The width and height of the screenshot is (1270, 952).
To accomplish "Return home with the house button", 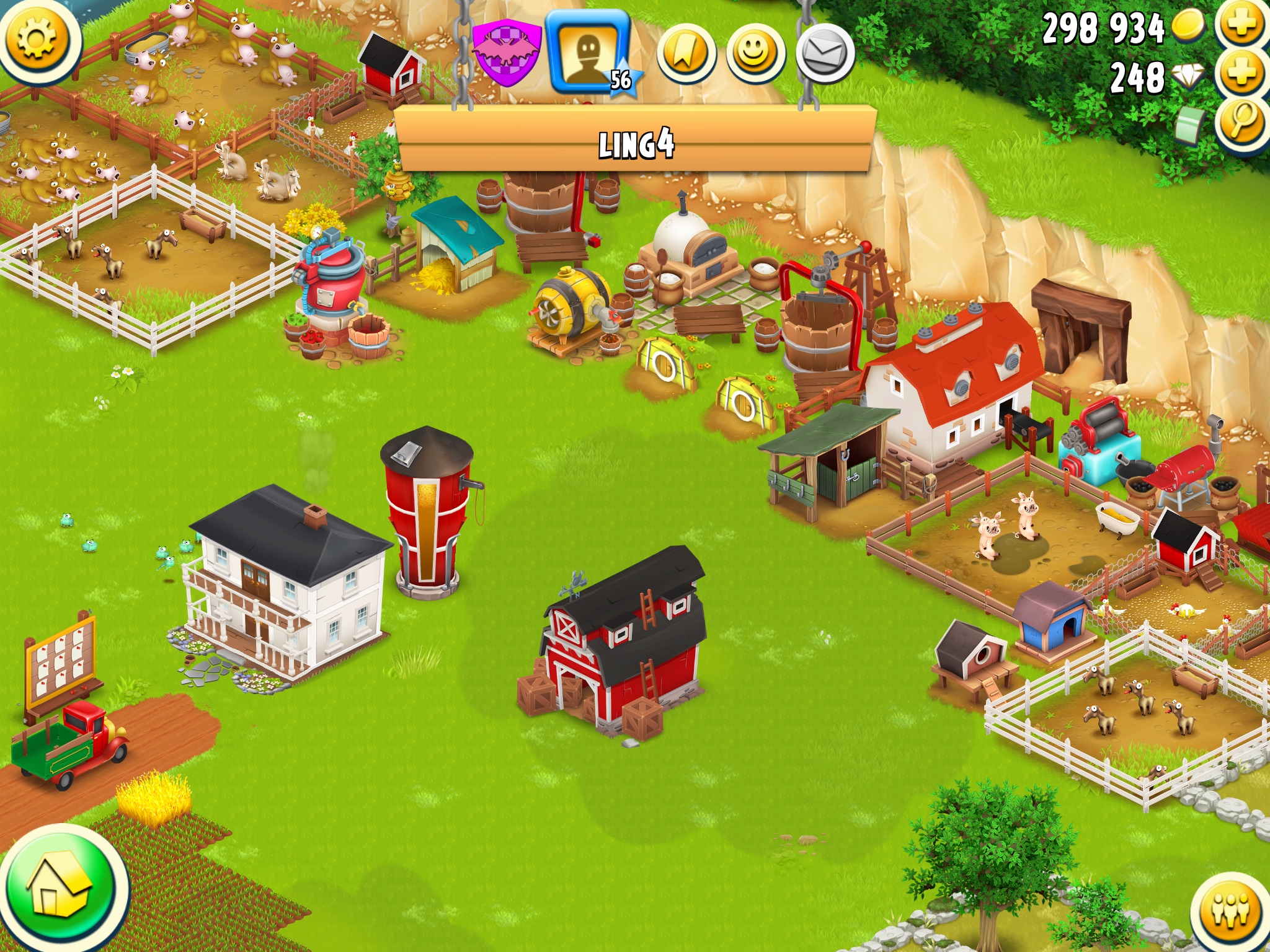I will coord(61,888).
